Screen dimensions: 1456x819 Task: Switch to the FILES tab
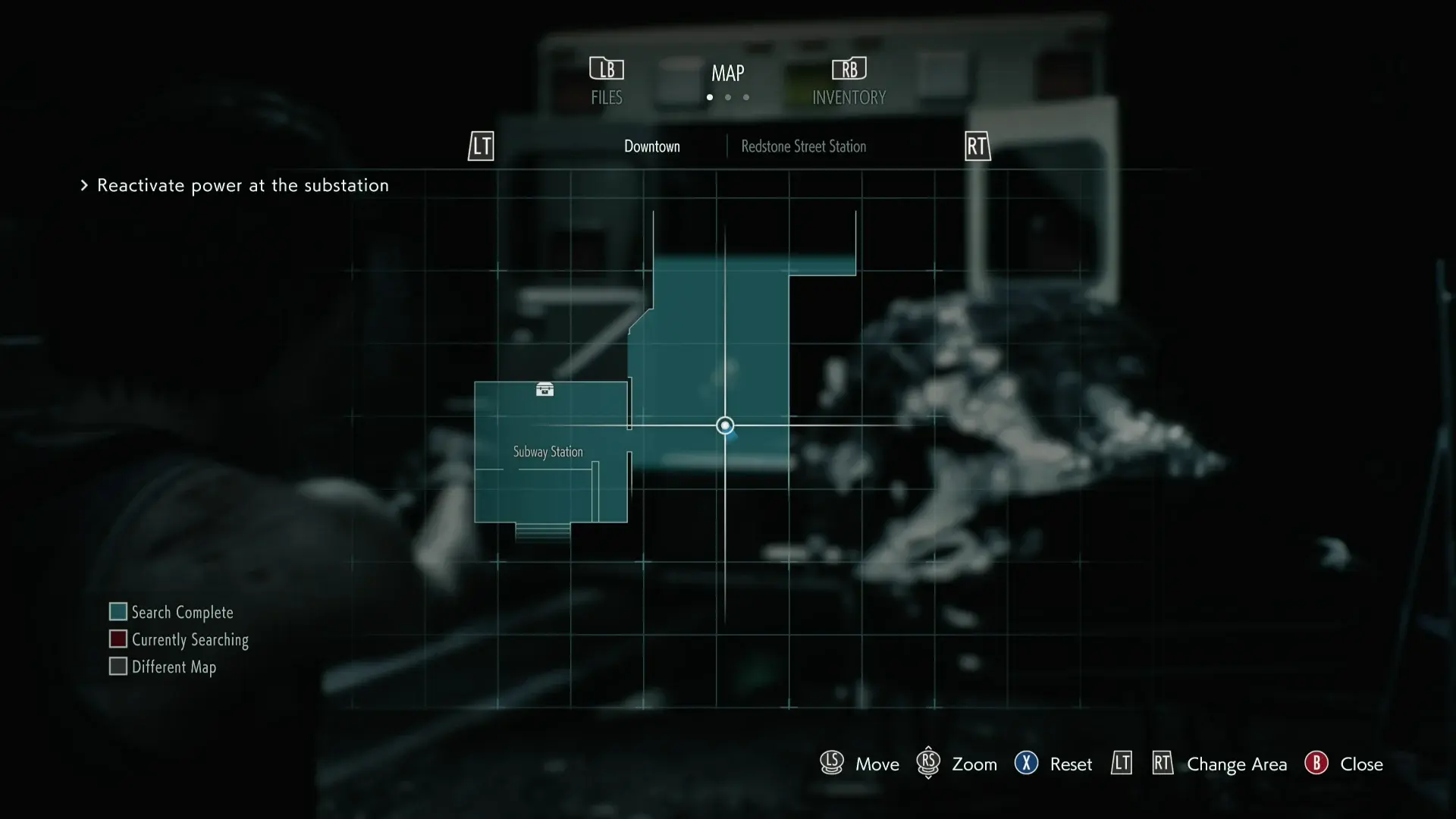[x=607, y=82]
